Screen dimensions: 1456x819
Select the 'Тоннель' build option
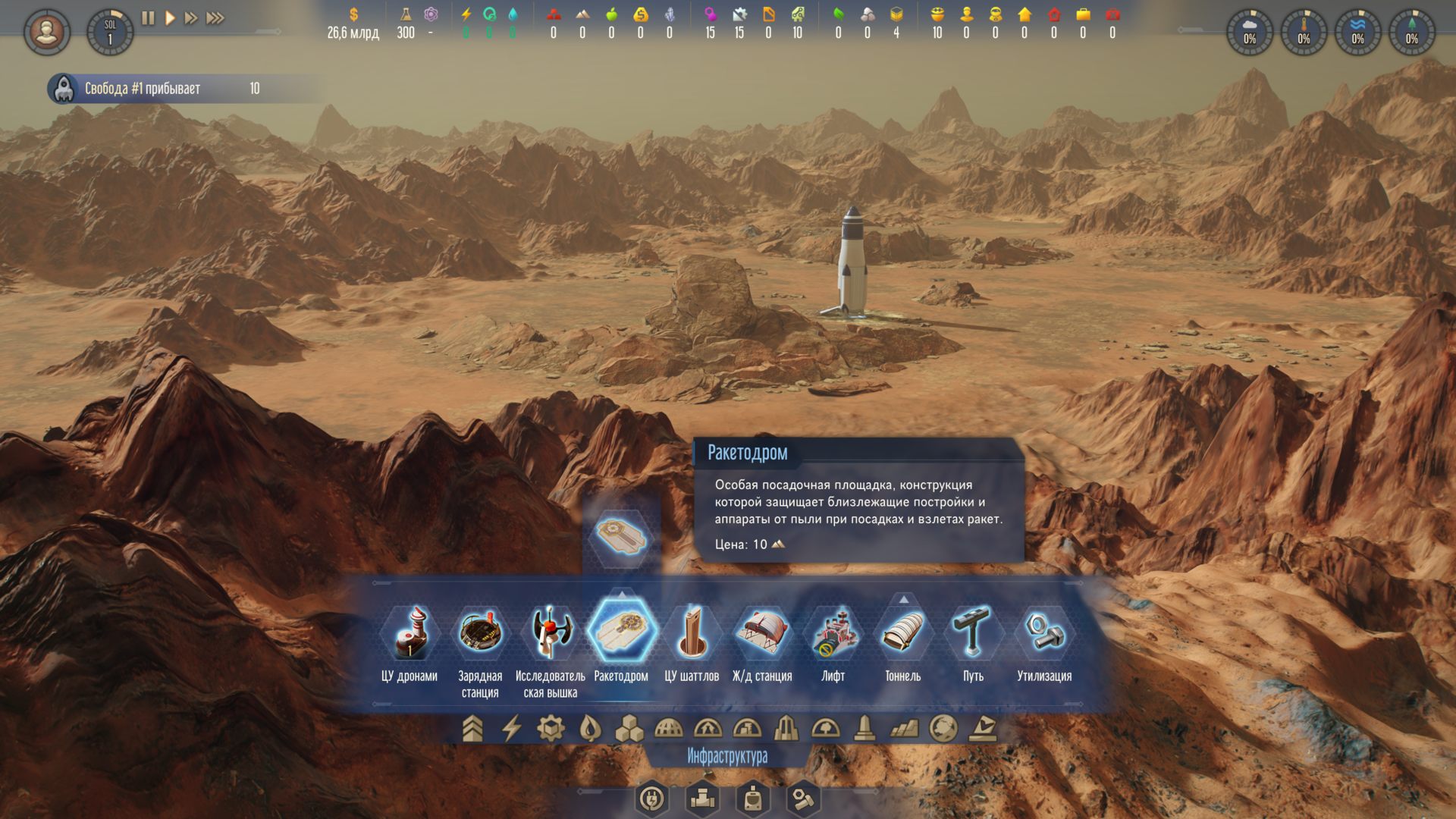[903, 632]
